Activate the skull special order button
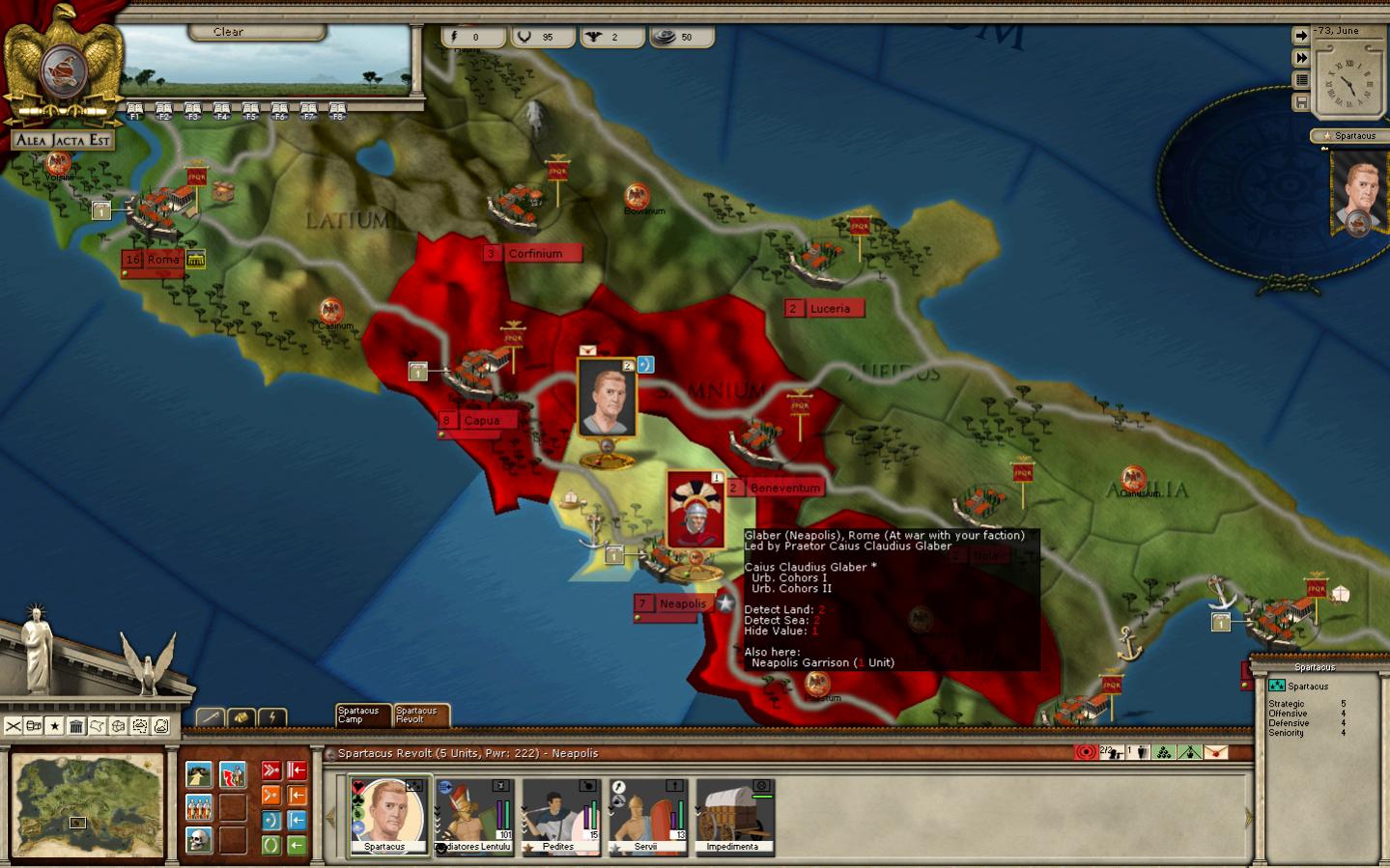Screen dimensions: 1390x868 pos(199,840)
